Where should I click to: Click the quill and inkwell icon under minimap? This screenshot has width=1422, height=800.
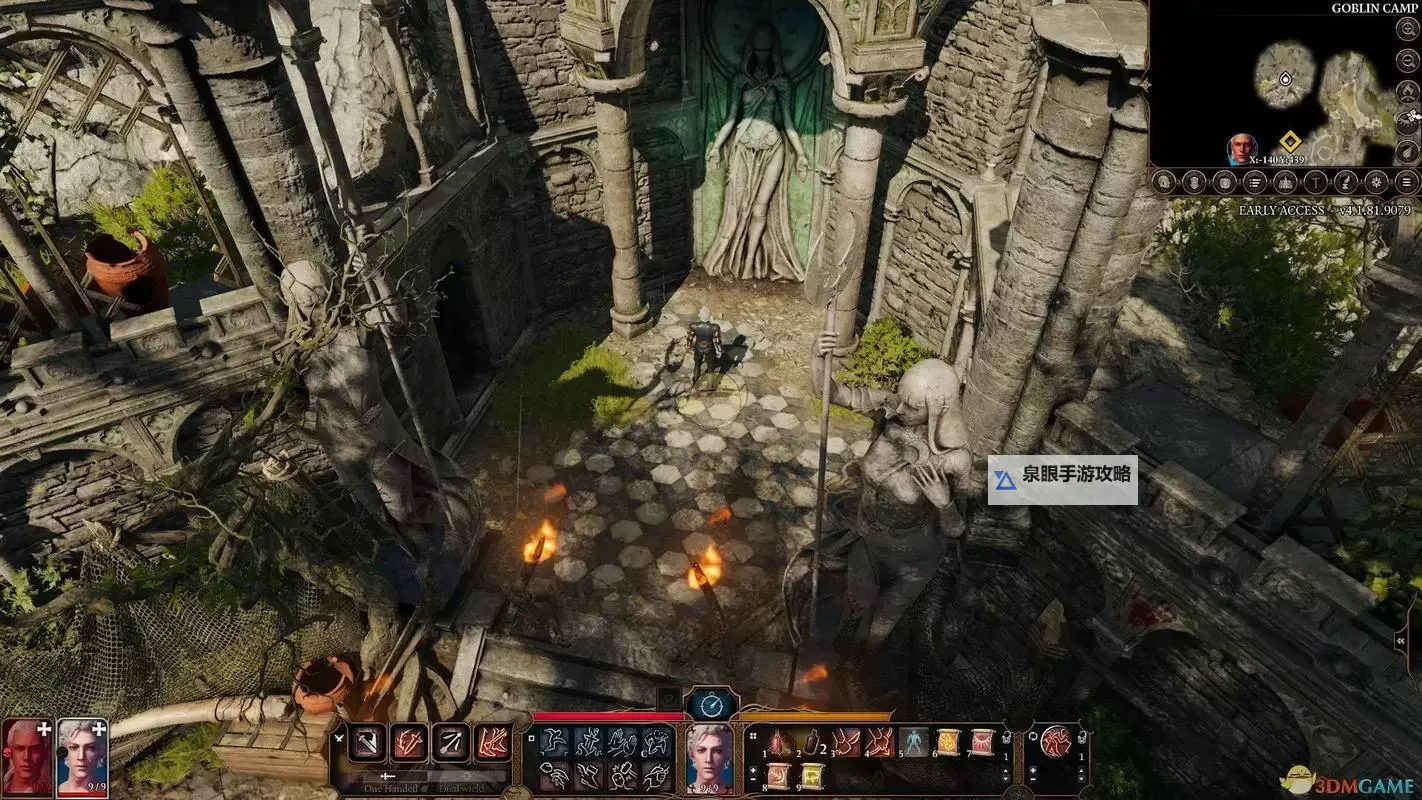point(1346,182)
